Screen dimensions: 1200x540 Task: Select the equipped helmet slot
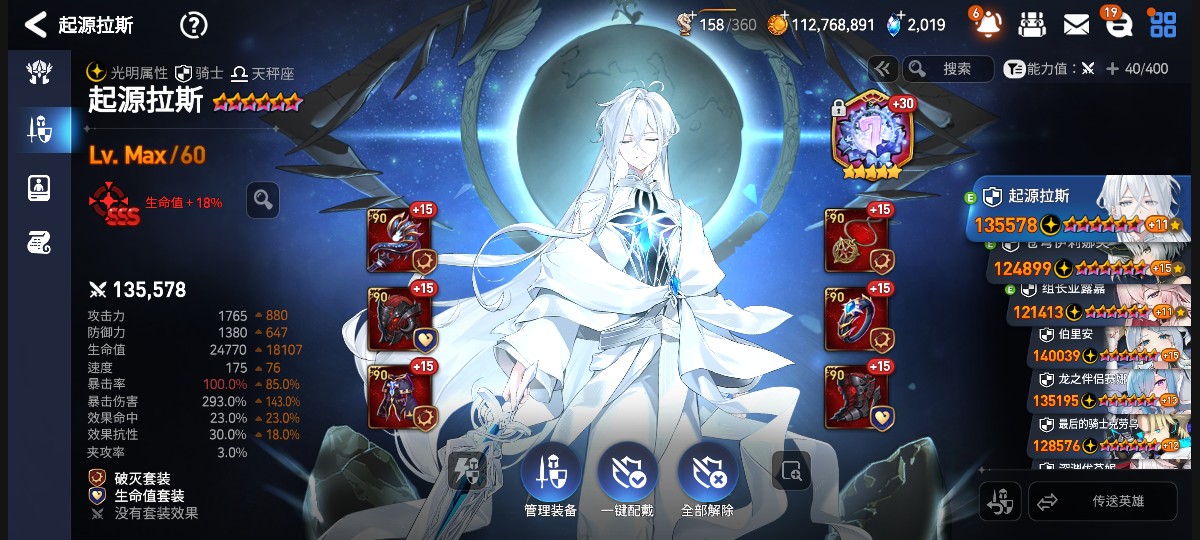coord(400,319)
